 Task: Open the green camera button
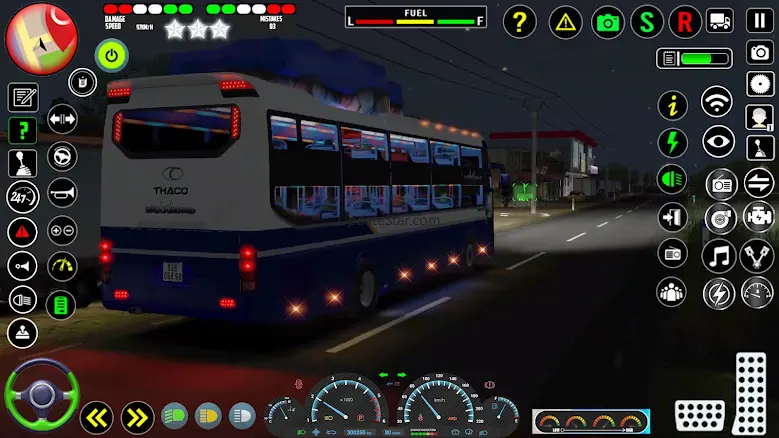pos(608,21)
